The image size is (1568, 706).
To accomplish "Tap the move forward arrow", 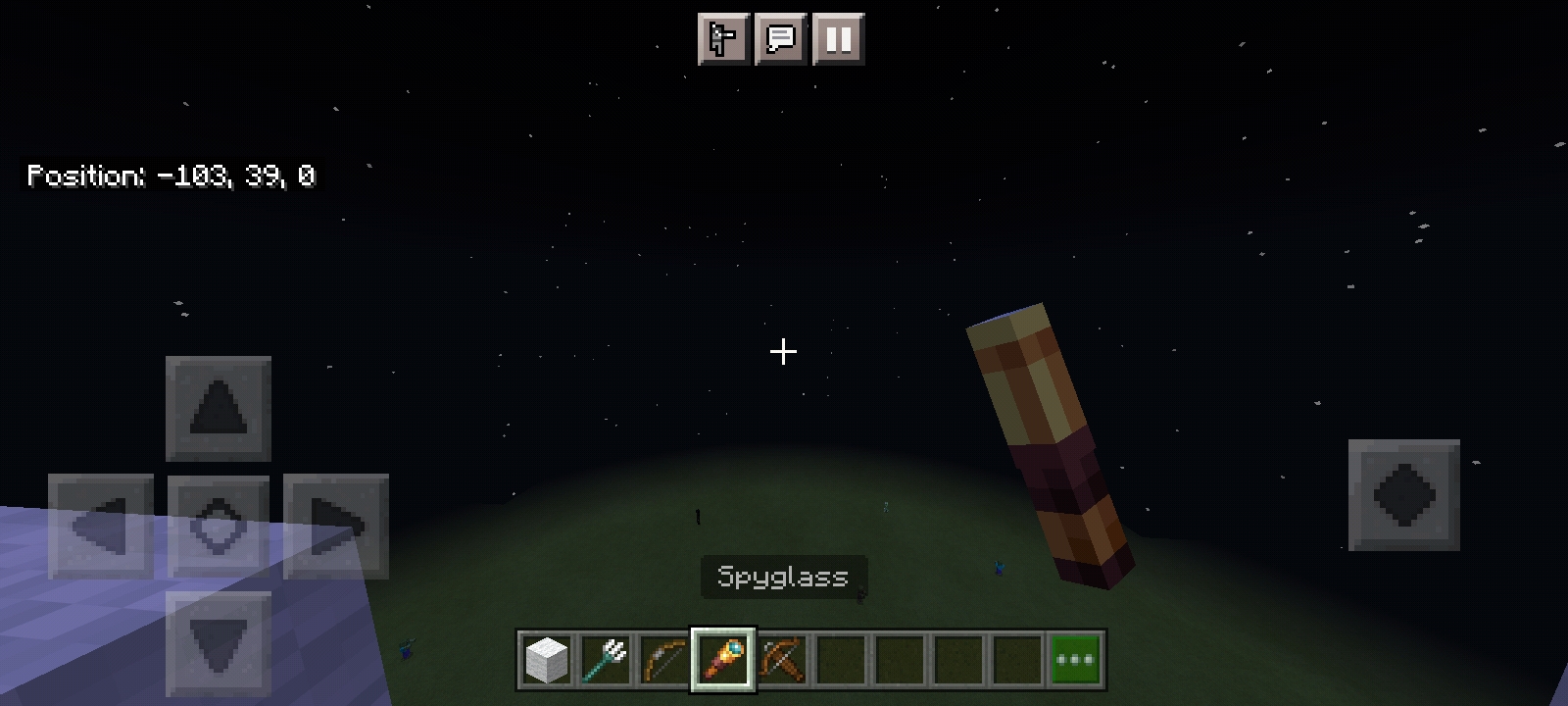I will pyautogui.click(x=218, y=408).
